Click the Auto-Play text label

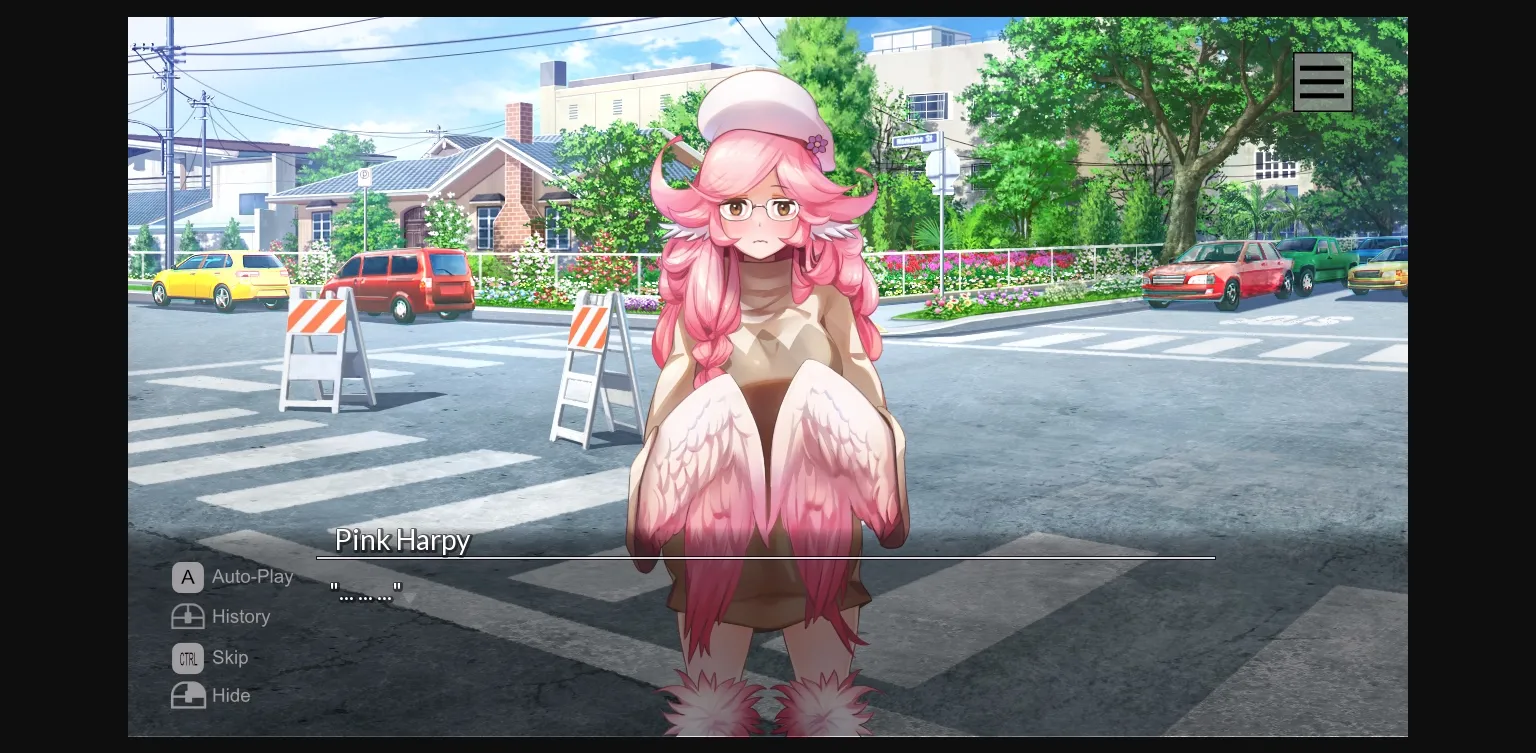pyautogui.click(x=252, y=577)
